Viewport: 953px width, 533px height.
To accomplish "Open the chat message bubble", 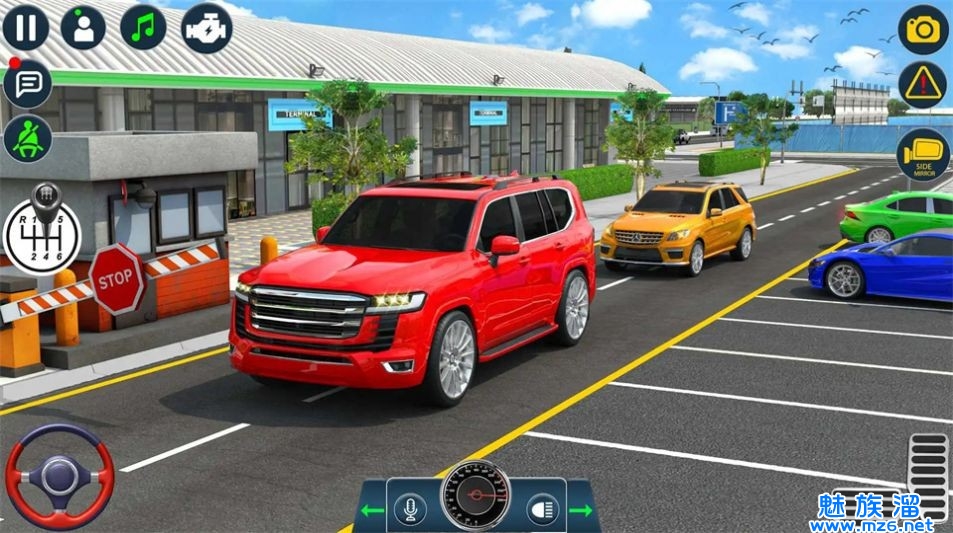I will [x=27, y=83].
